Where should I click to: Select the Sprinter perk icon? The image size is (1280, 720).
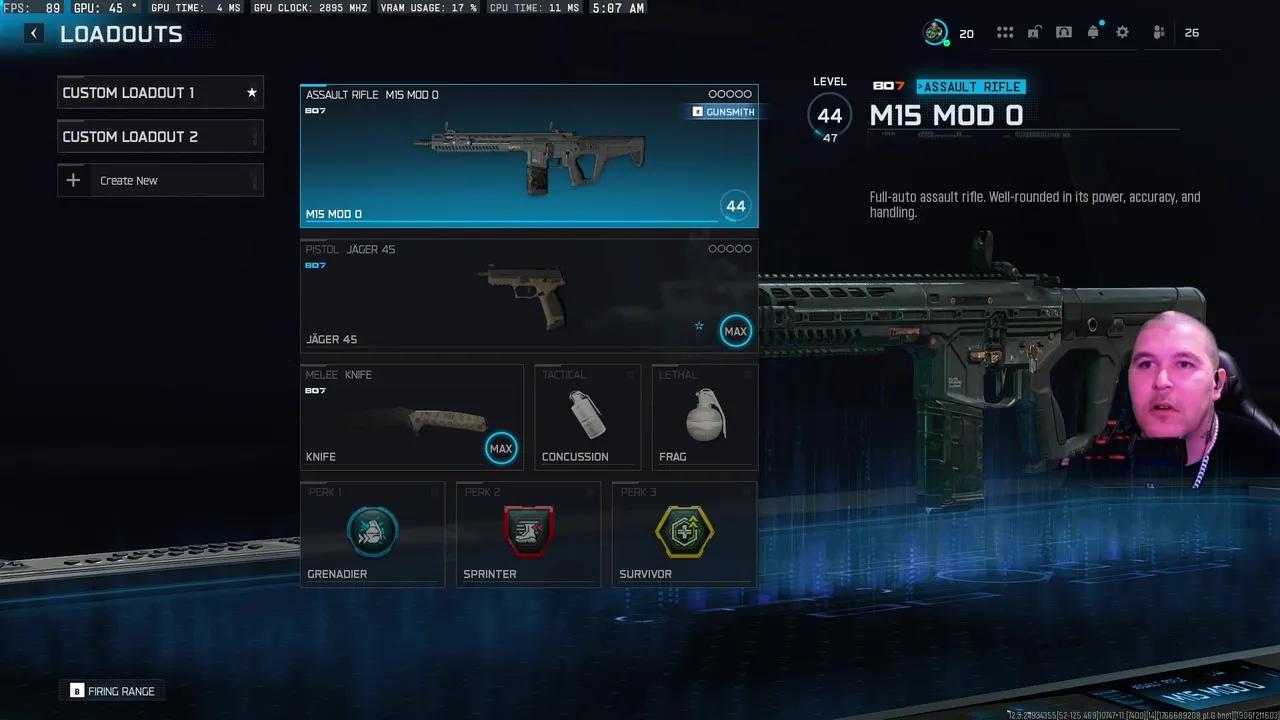pyautogui.click(x=528, y=531)
